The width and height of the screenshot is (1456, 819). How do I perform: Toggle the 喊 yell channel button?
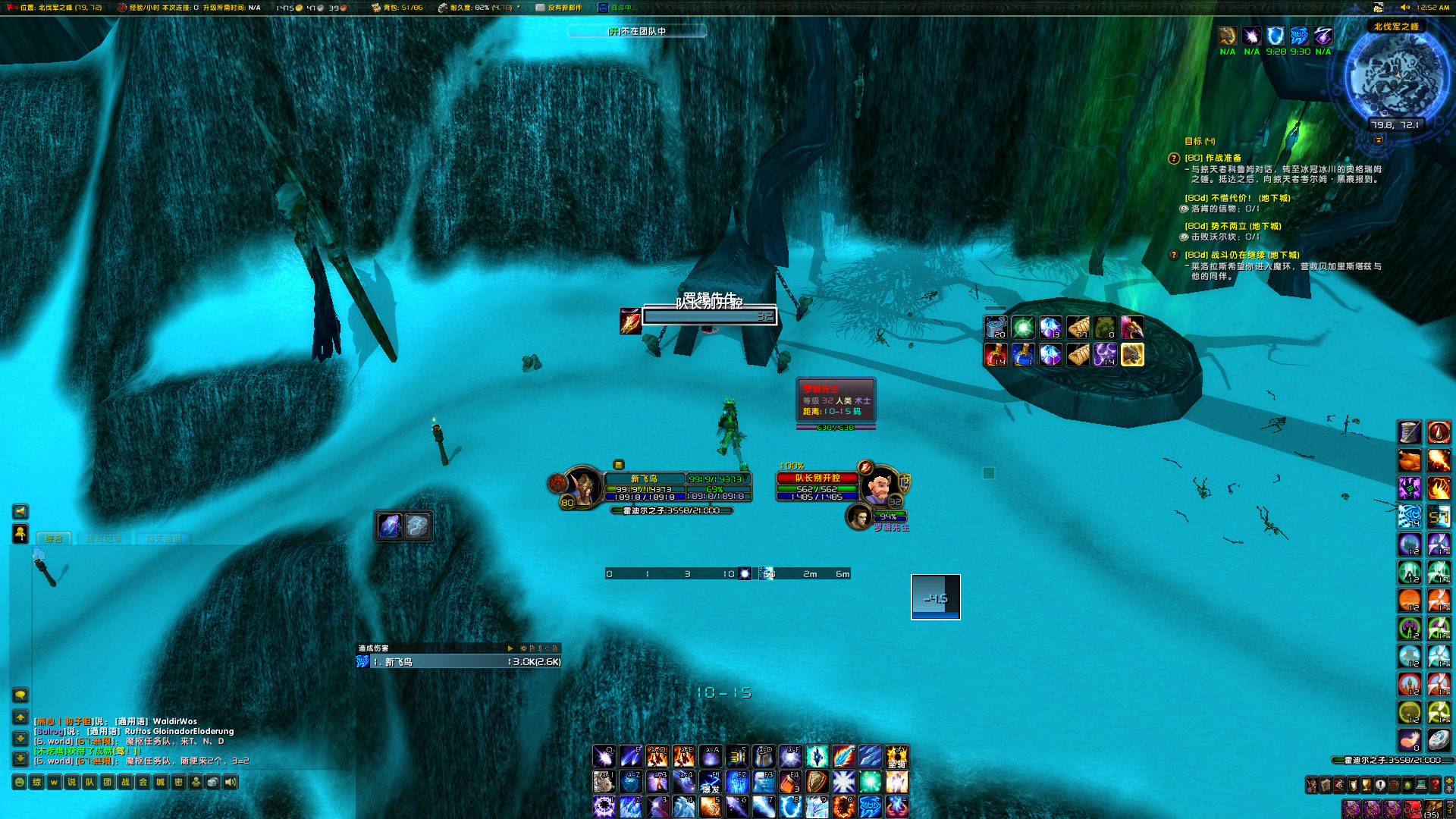click(160, 782)
